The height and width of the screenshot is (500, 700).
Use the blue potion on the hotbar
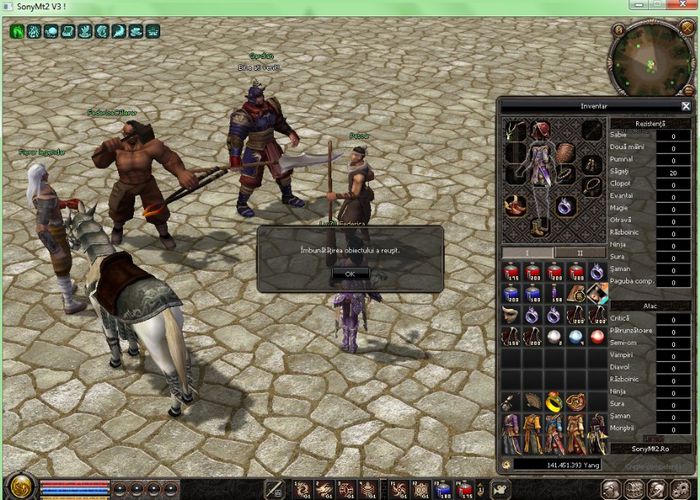click(x=442, y=489)
